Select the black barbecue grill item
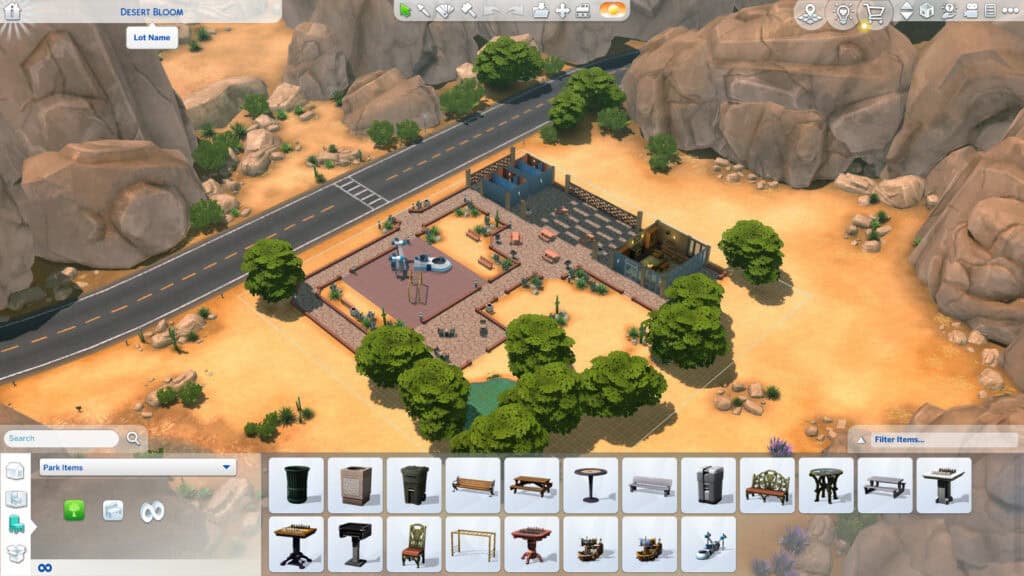This screenshot has width=1024, height=576. 355,543
